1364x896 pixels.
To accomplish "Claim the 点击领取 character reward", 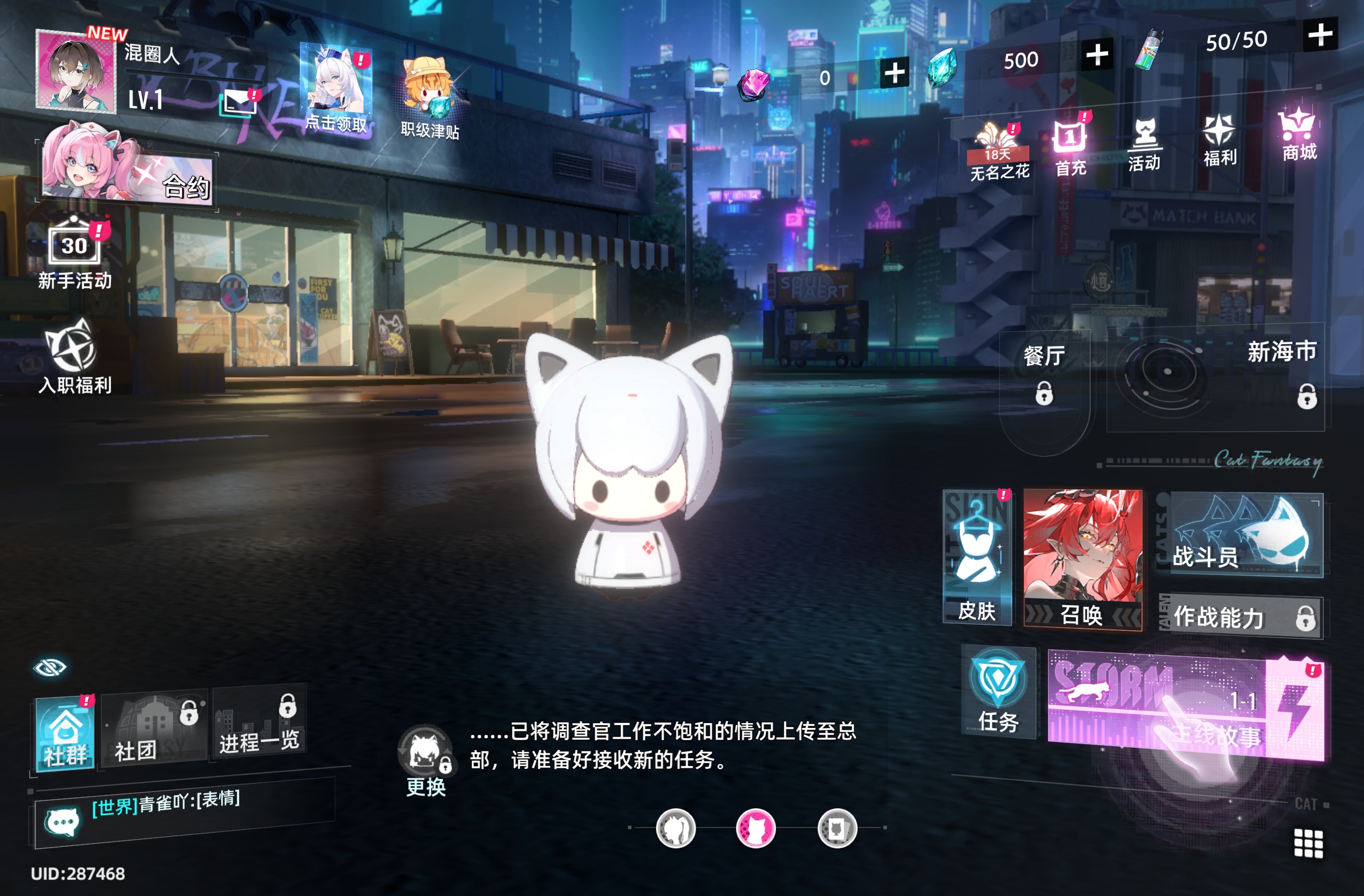I will pyautogui.click(x=337, y=90).
